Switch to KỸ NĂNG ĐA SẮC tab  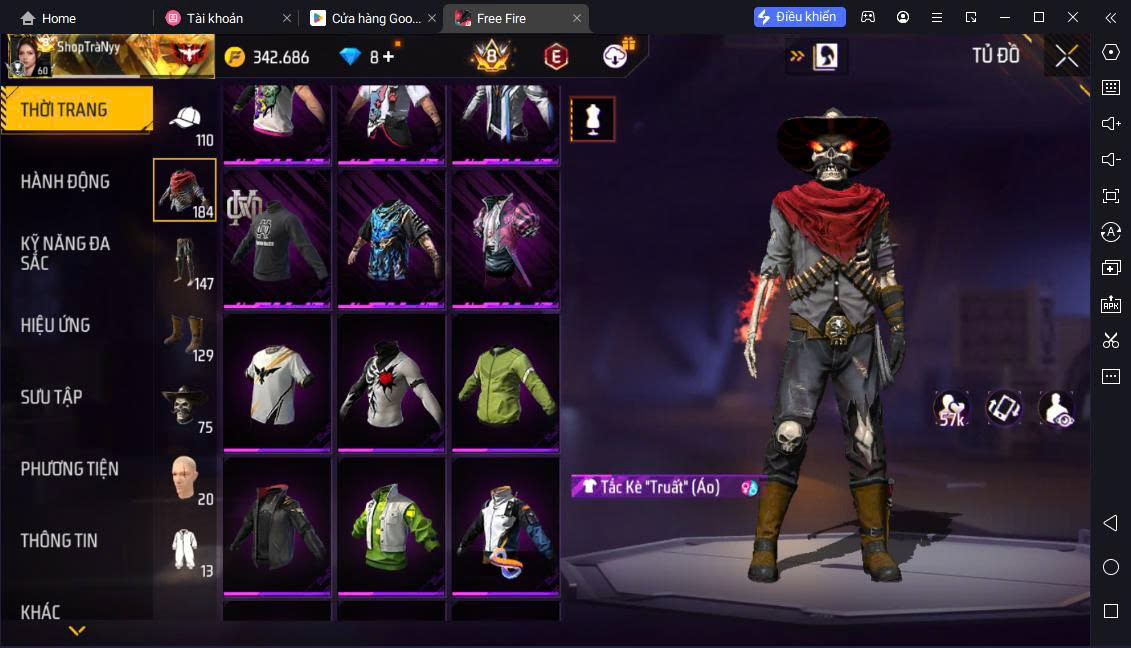65,253
